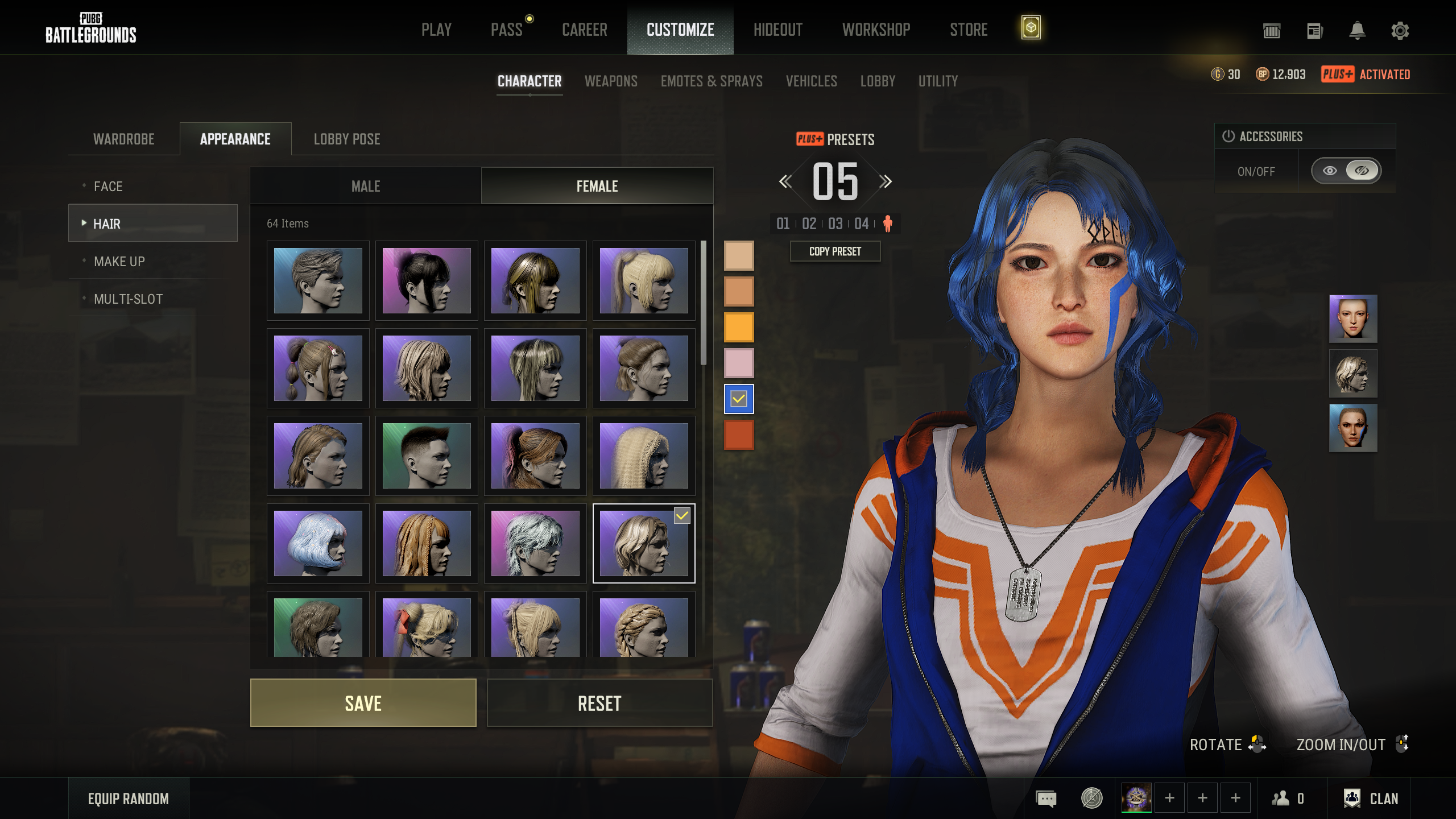Toggle accessories visibility on/off switch
Image resolution: width=1456 pixels, height=819 pixels.
click(x=1346, y=171)
